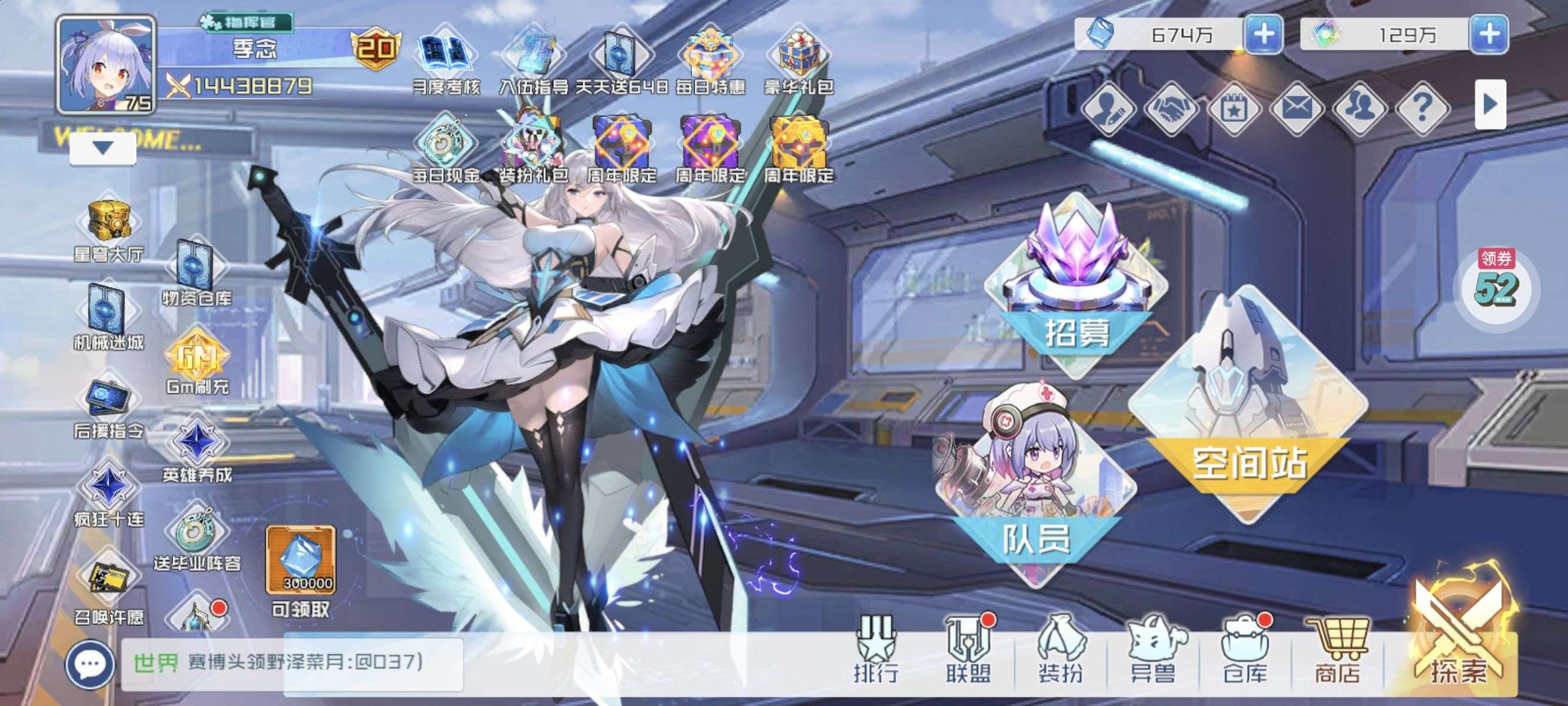Open the mail envelope icon
1568x706 pixels.
[1297, 108]
